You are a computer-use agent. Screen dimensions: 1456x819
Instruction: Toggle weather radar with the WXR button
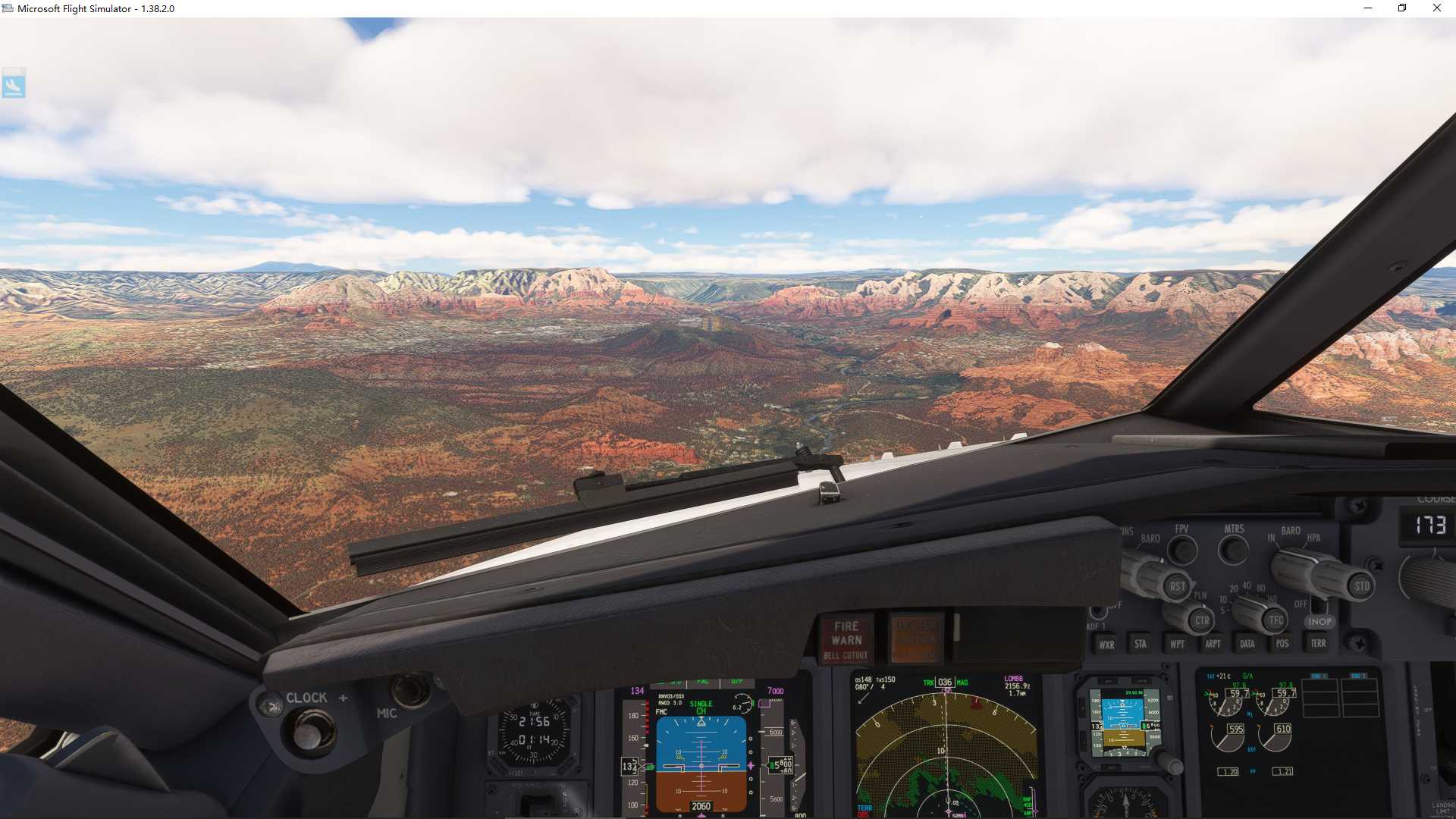[x=1107, y=643]
